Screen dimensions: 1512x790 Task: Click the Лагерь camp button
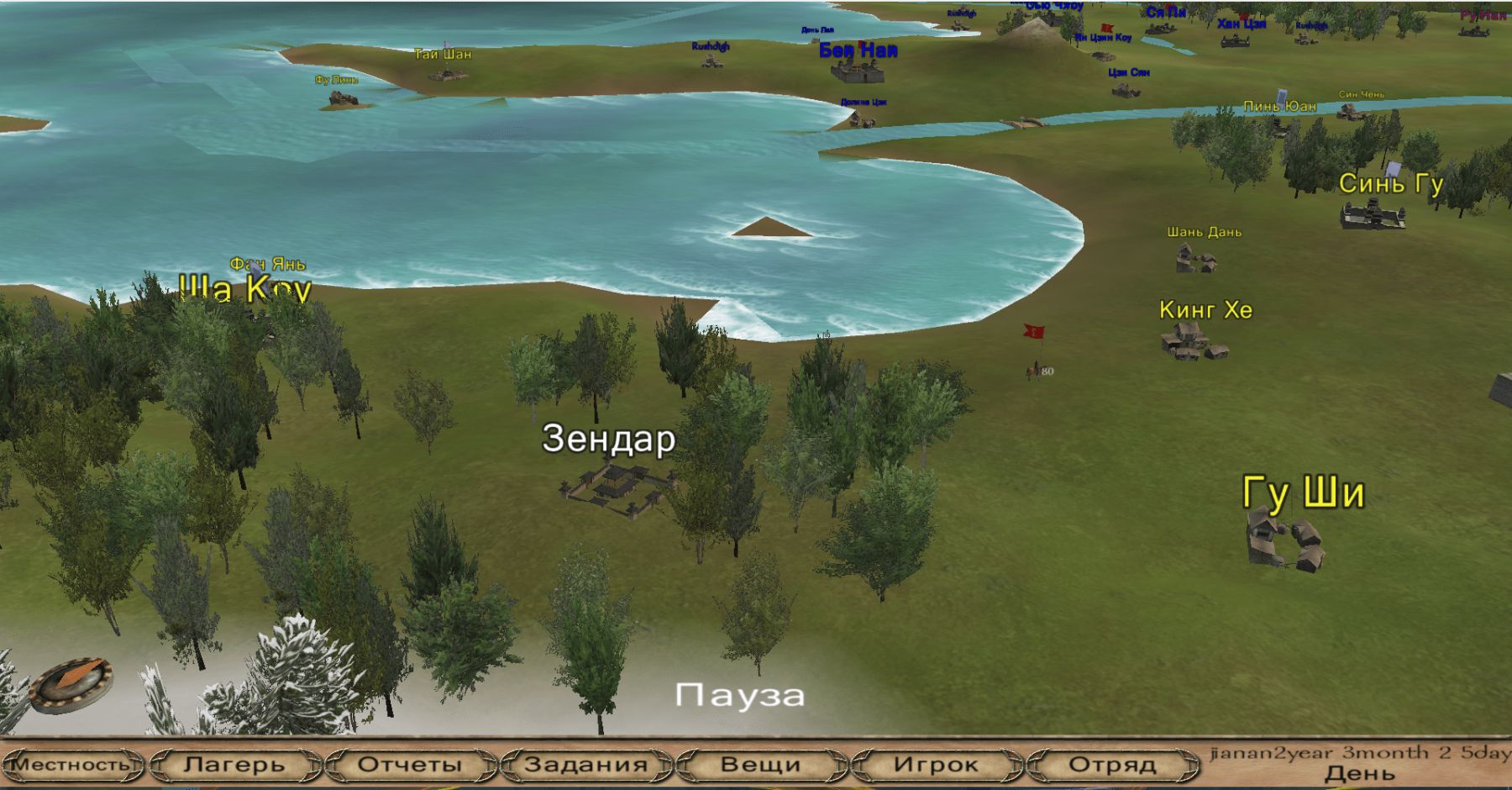pyautogui.click(x=234, y=765)
